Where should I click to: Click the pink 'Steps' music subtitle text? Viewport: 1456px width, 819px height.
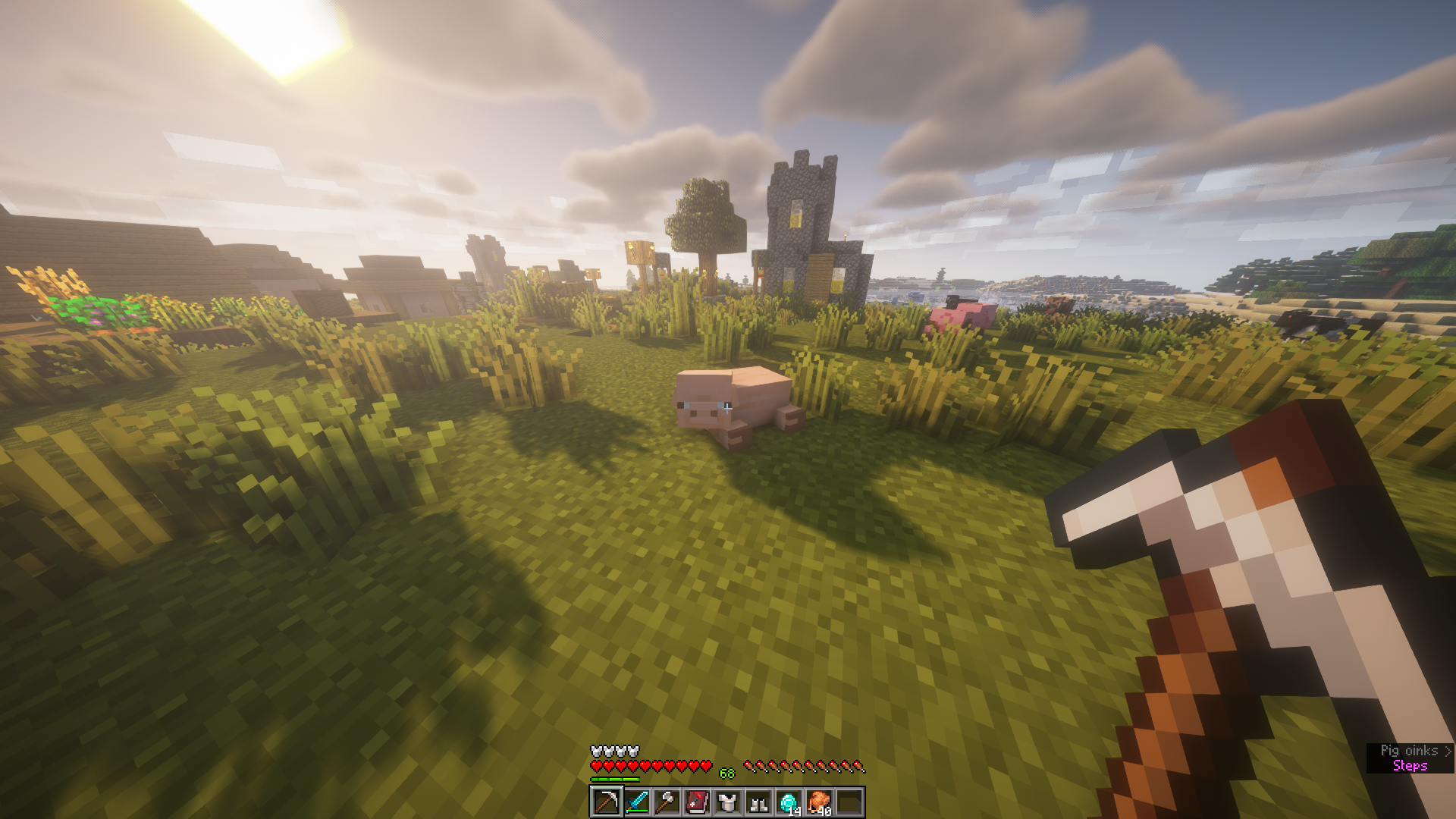(x=1411, y=766)
